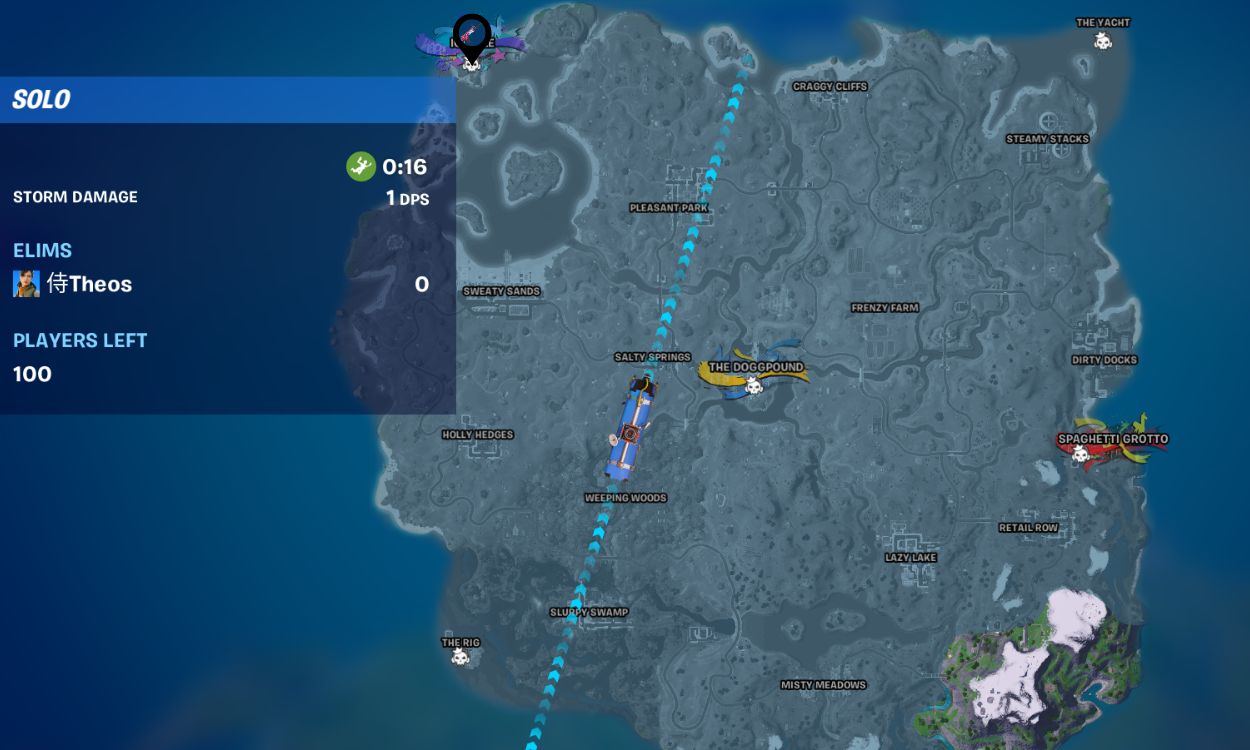Select Salty Springs on the map
The width and height of the screenshot is (1250, 750).
(x=652, y=357)
